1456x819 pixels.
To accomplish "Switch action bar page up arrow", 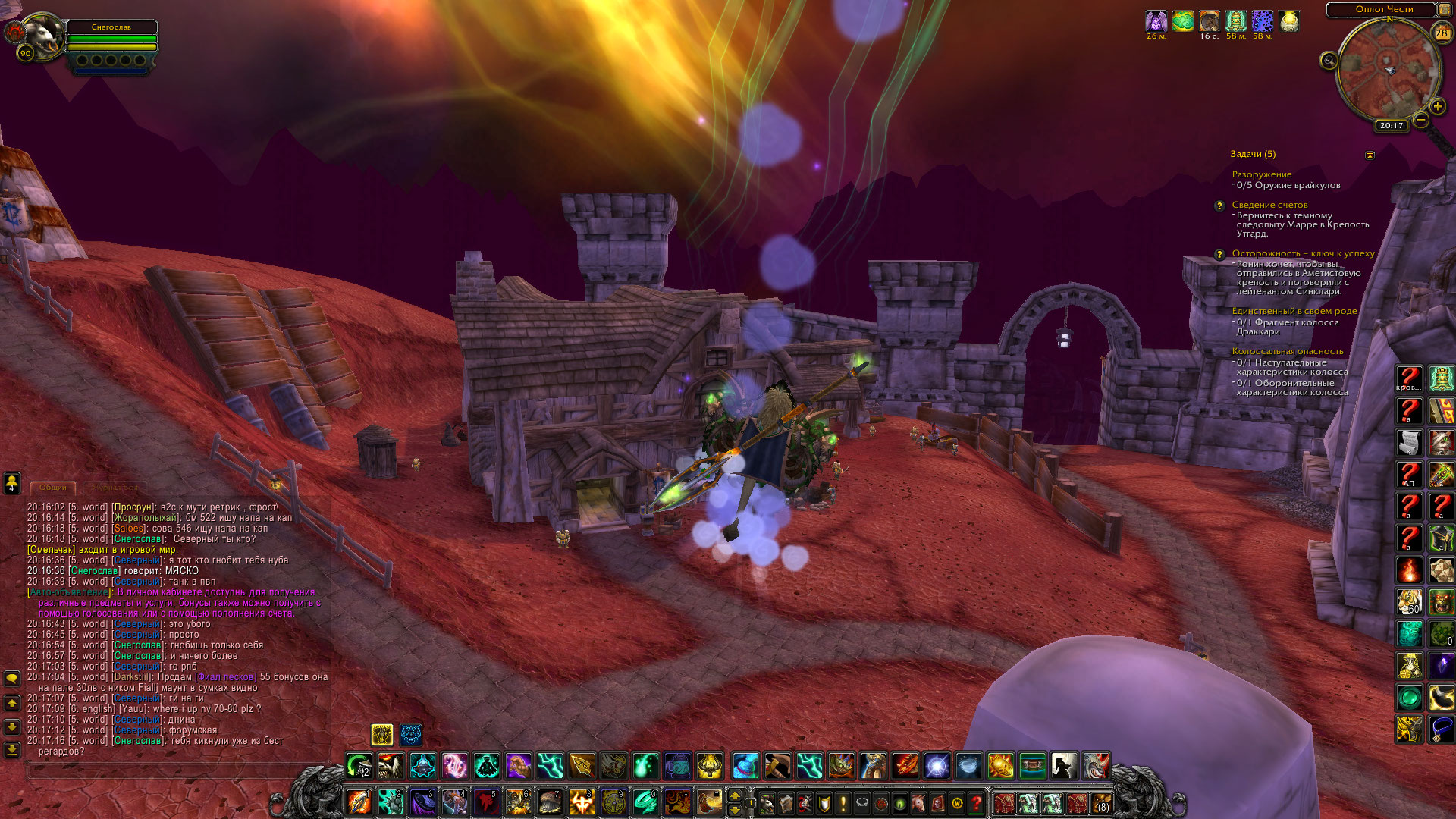I will (x=734, y=795).
